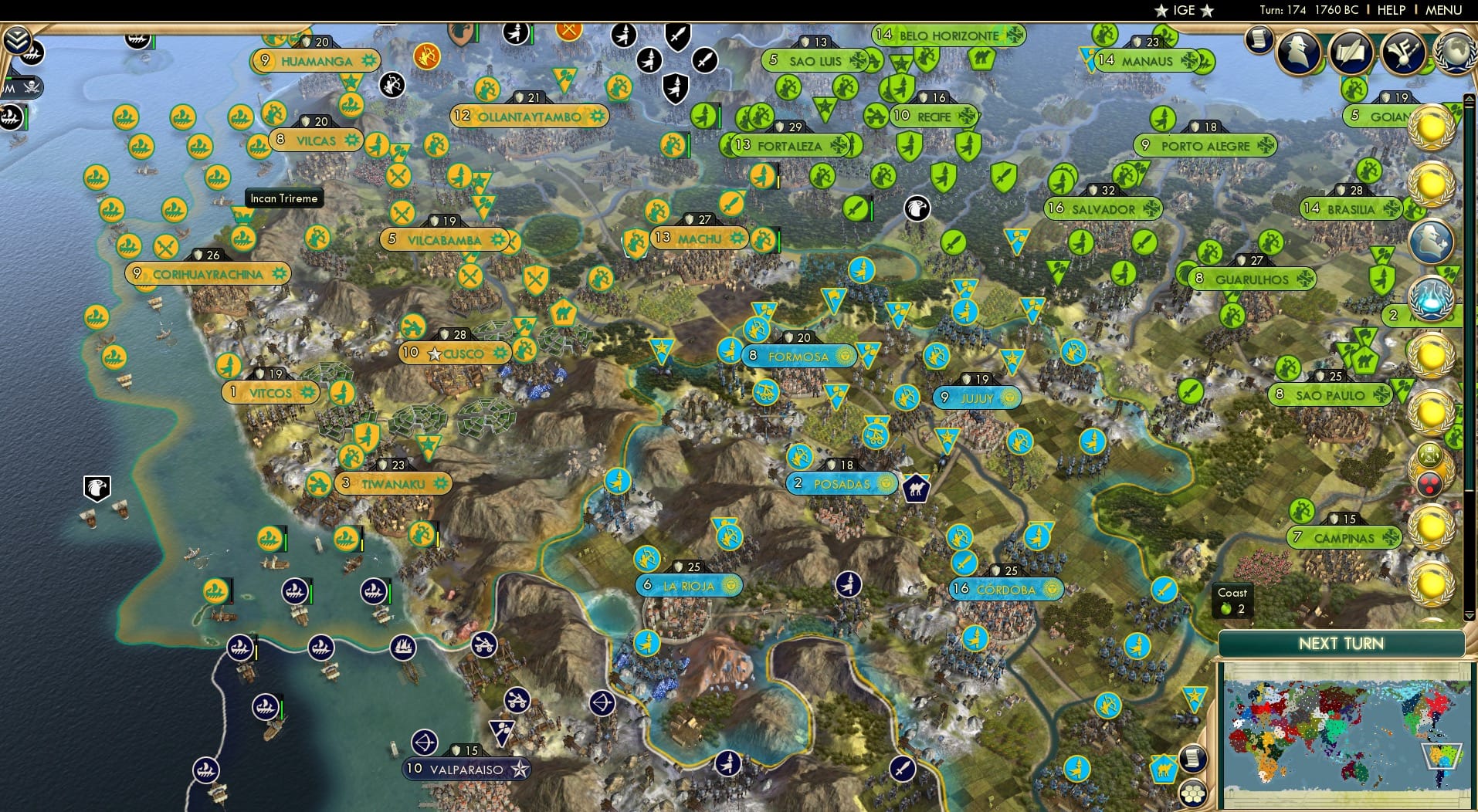The height and width of the screenshot is (812, 1478).
Task: Open map options with scroll button near minimap
Action: click(1194, 760)
